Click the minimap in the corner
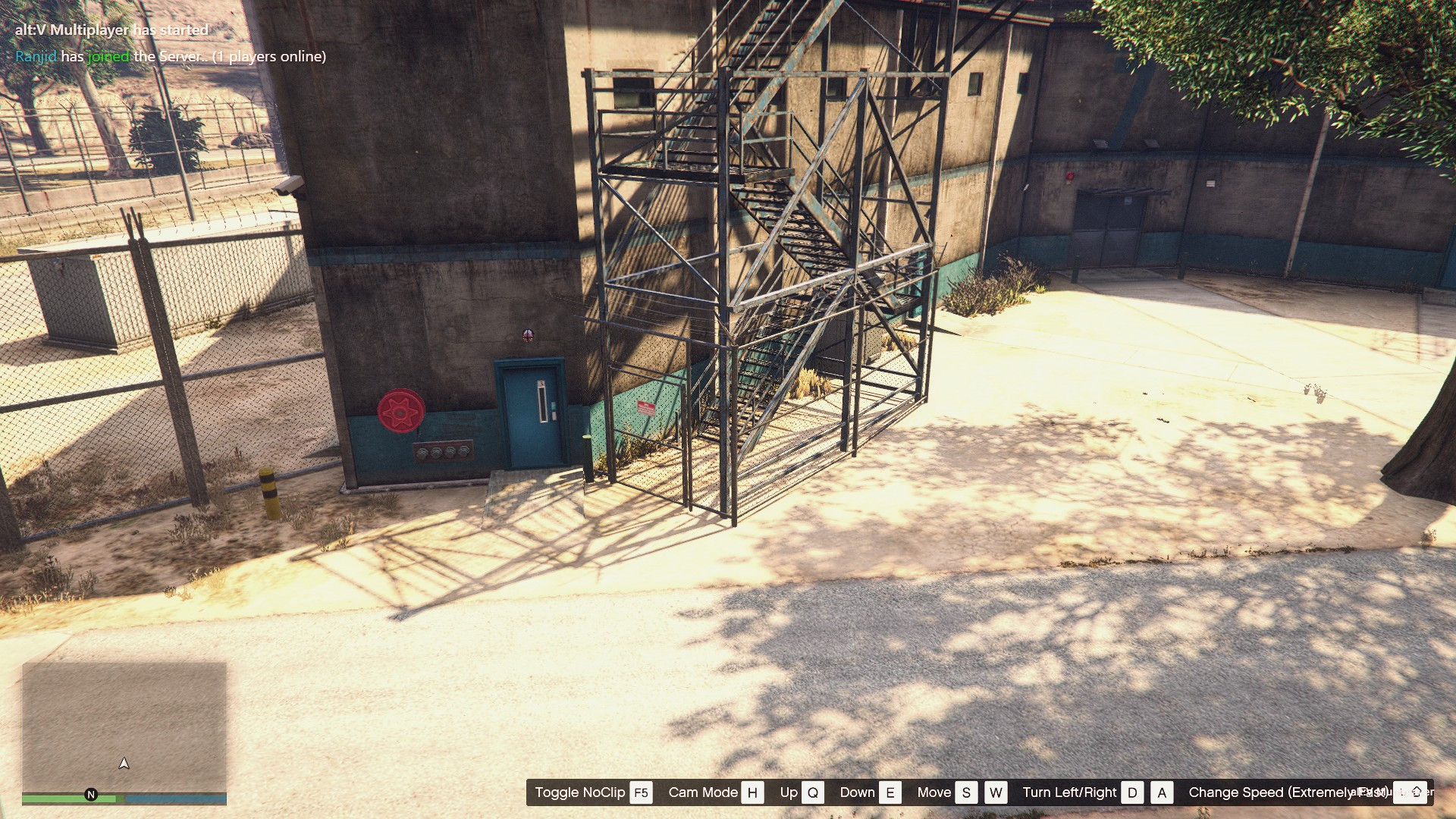Image resolution: width=1456 pixels, height=819 pixels. tap(124, 726)
